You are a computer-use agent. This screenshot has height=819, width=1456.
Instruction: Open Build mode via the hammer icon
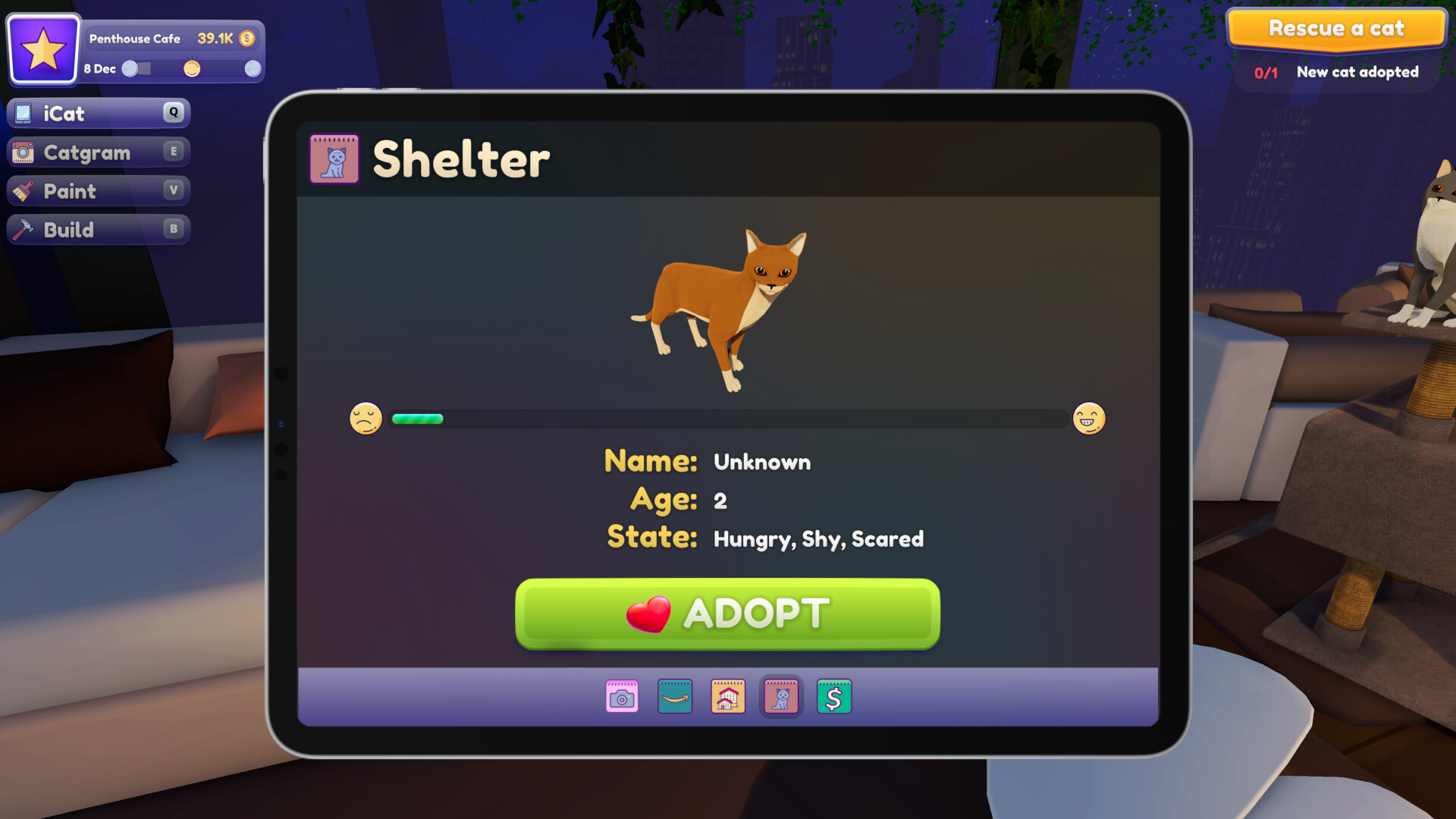(x=97, y=229)
